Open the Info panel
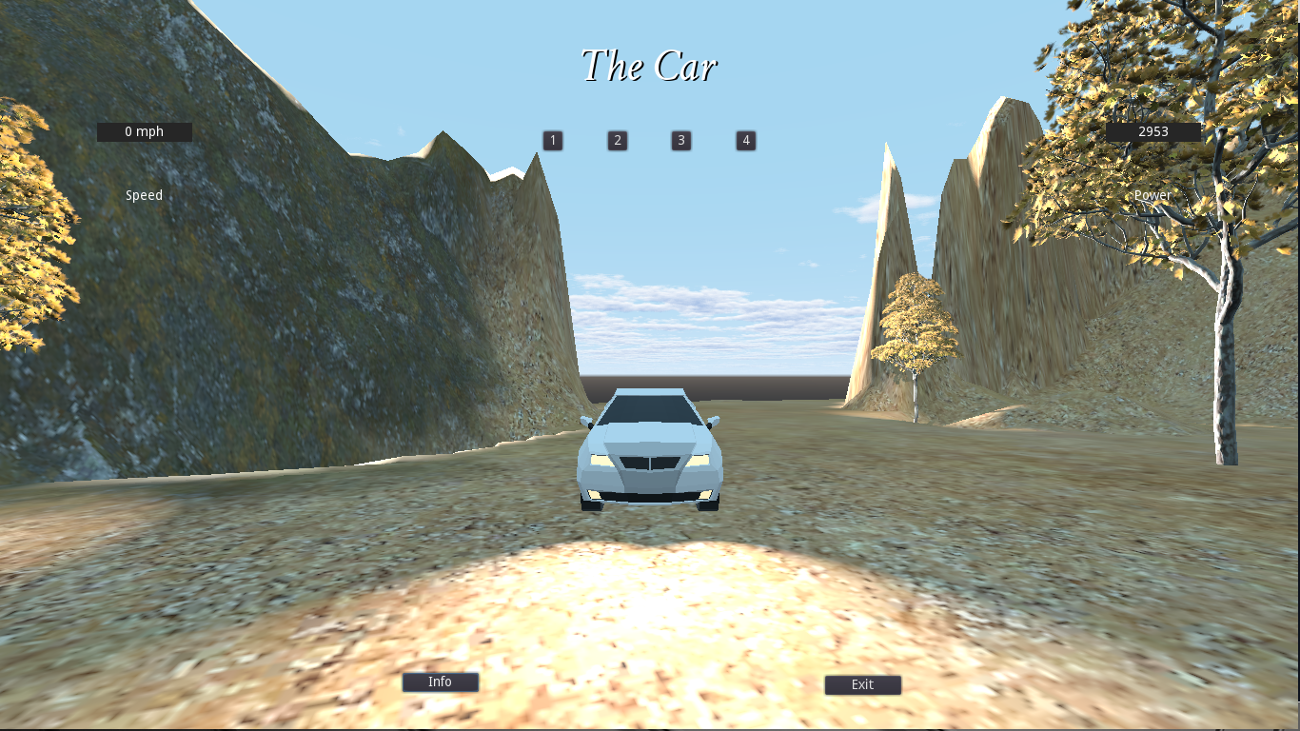This screenshot has width=1300, height=731. tap(440, 681)
